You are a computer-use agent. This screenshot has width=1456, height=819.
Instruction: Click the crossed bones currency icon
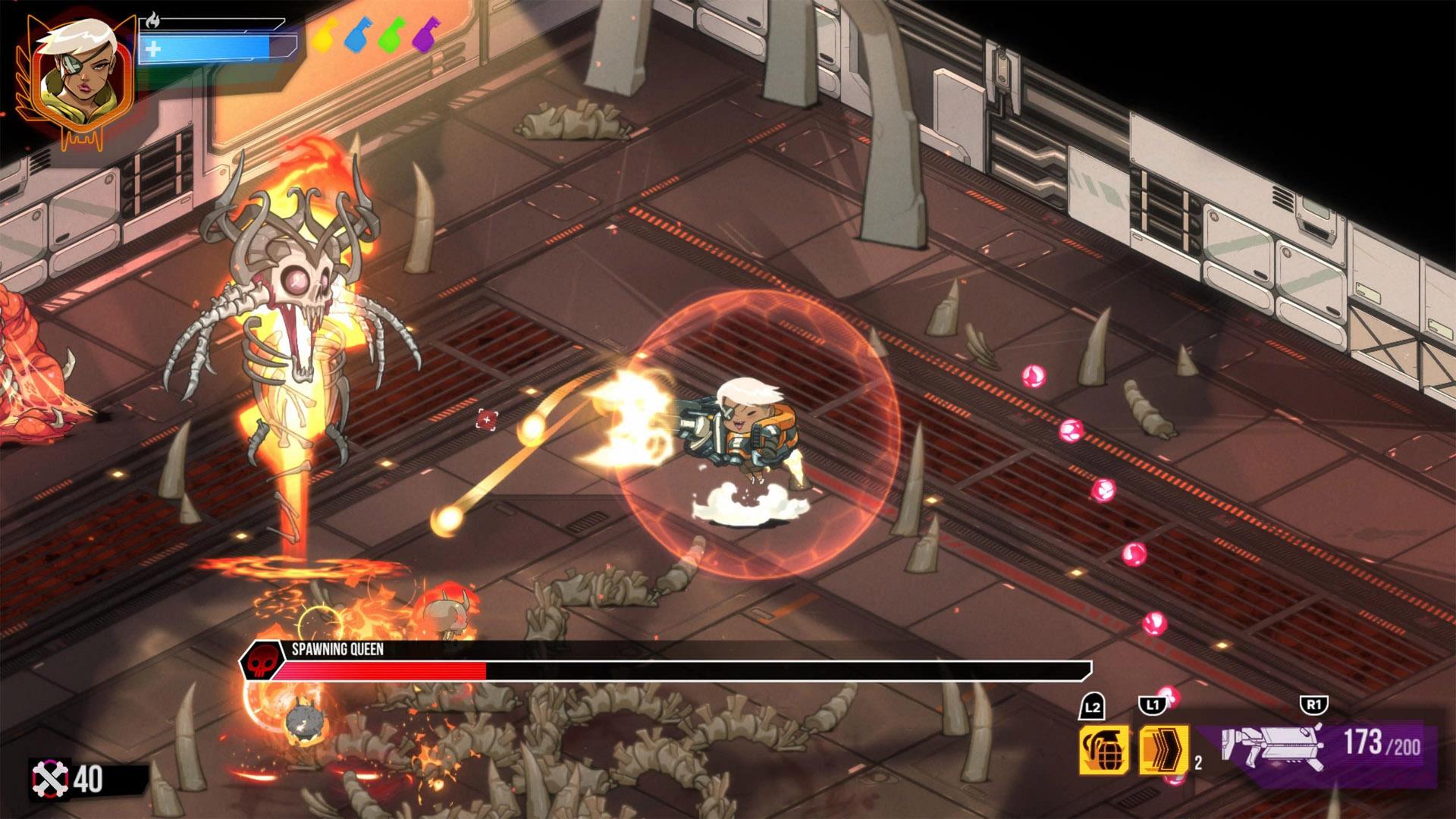point(49,779)
